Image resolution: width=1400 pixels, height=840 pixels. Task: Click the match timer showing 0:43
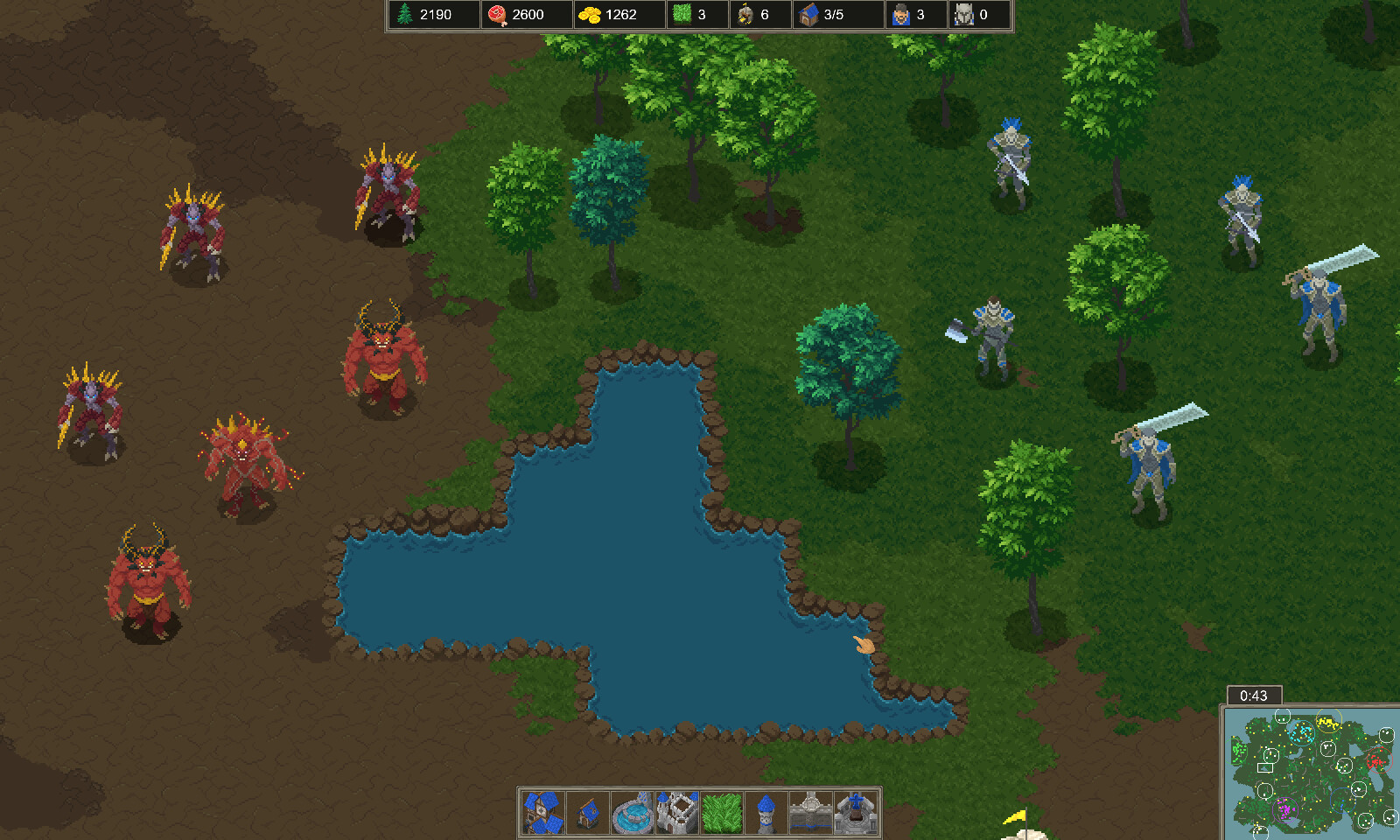[1253, 696]
